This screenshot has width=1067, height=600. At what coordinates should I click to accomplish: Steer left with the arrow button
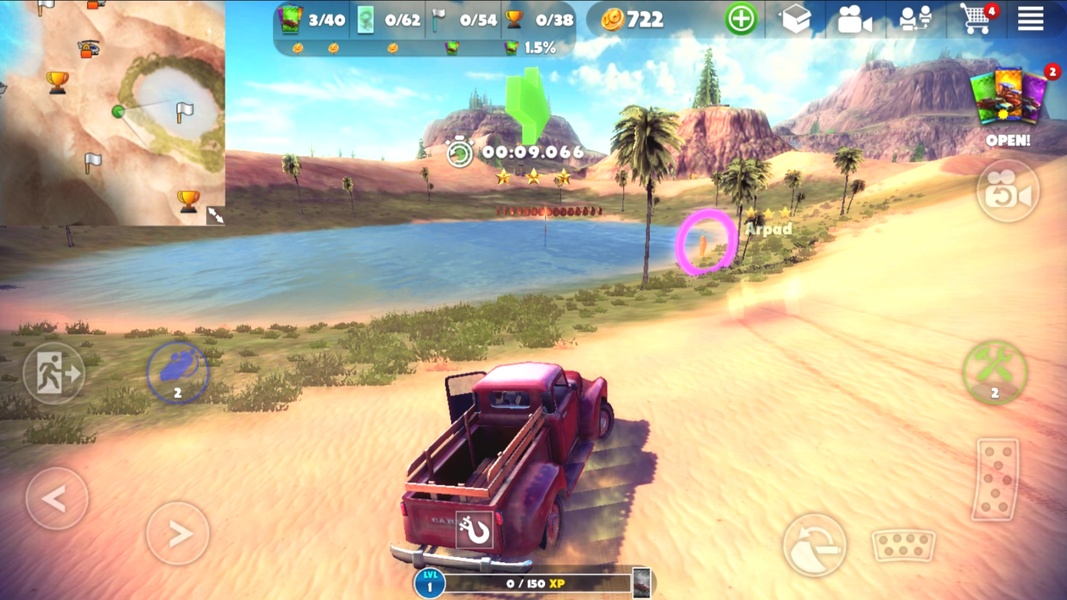coord(56,498)
